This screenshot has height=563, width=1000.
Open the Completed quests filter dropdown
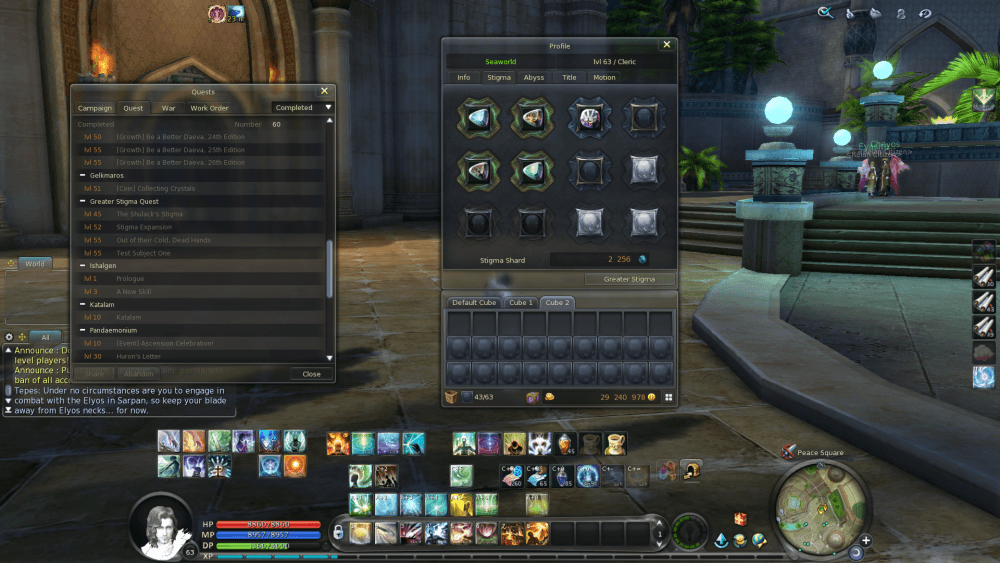tap(303, 108)
